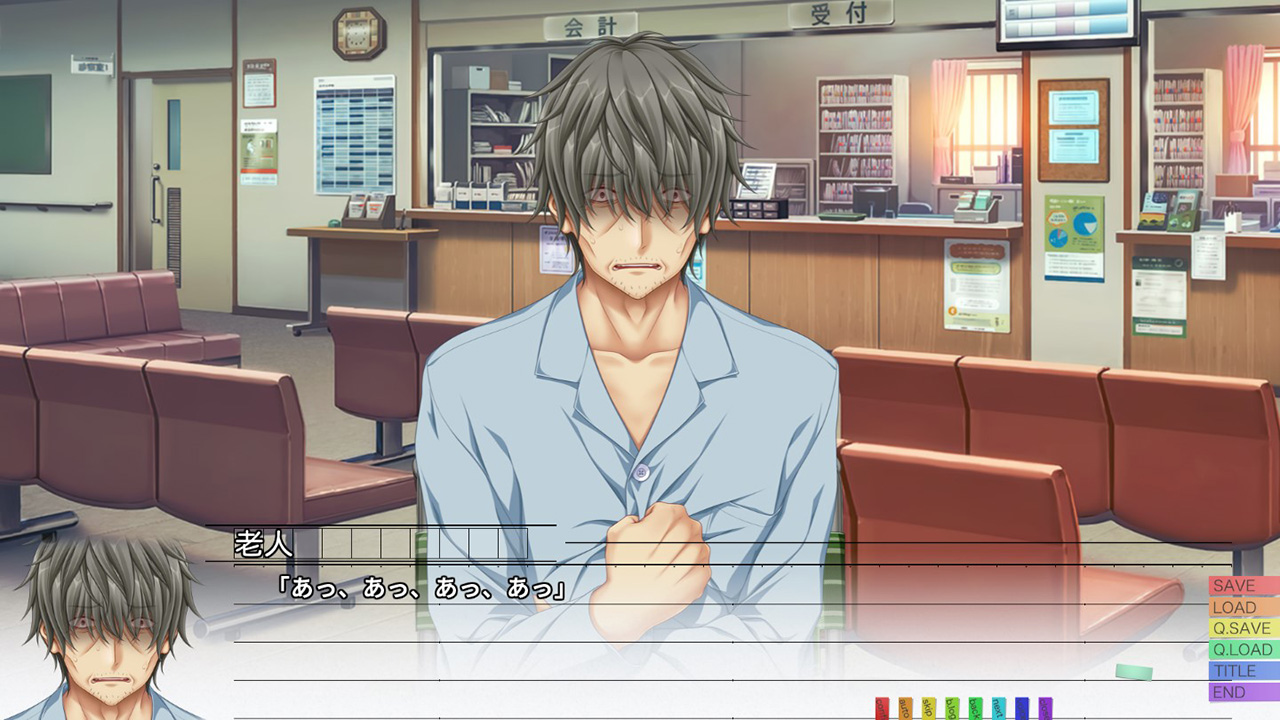Show the backlog via b.log tab

(952, 709)
